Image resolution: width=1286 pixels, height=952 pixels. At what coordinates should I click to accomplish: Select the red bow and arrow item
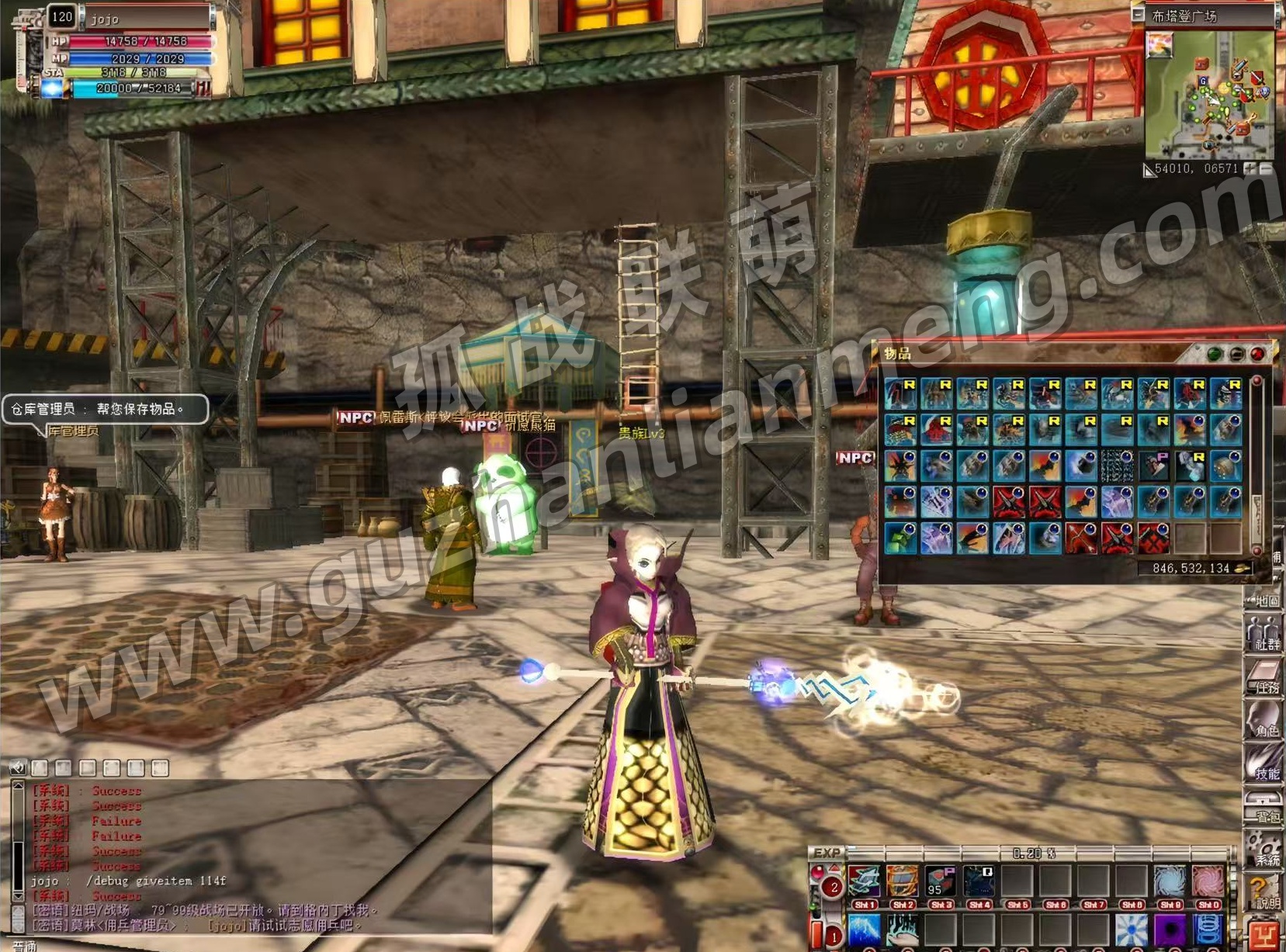point(1081,538)
